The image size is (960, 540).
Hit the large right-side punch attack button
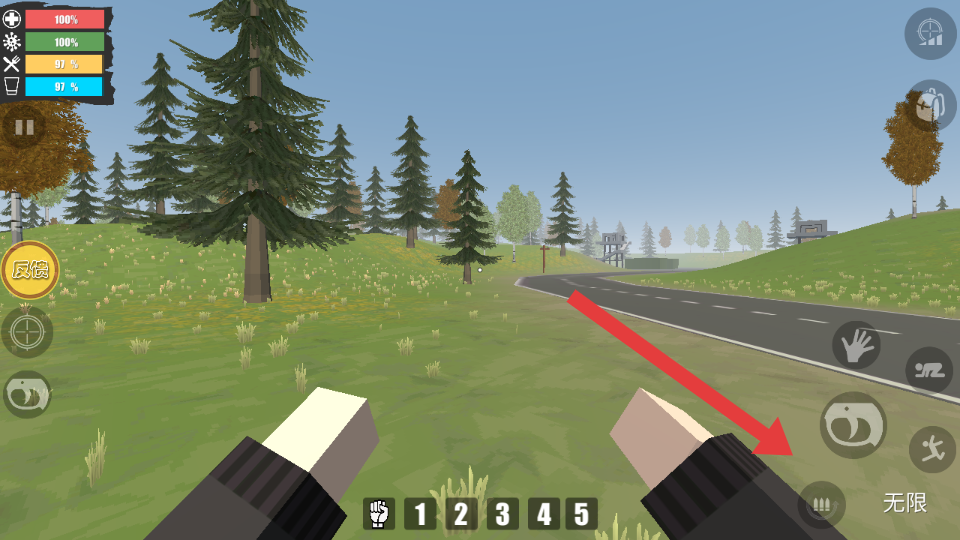[x=853, y=425]
